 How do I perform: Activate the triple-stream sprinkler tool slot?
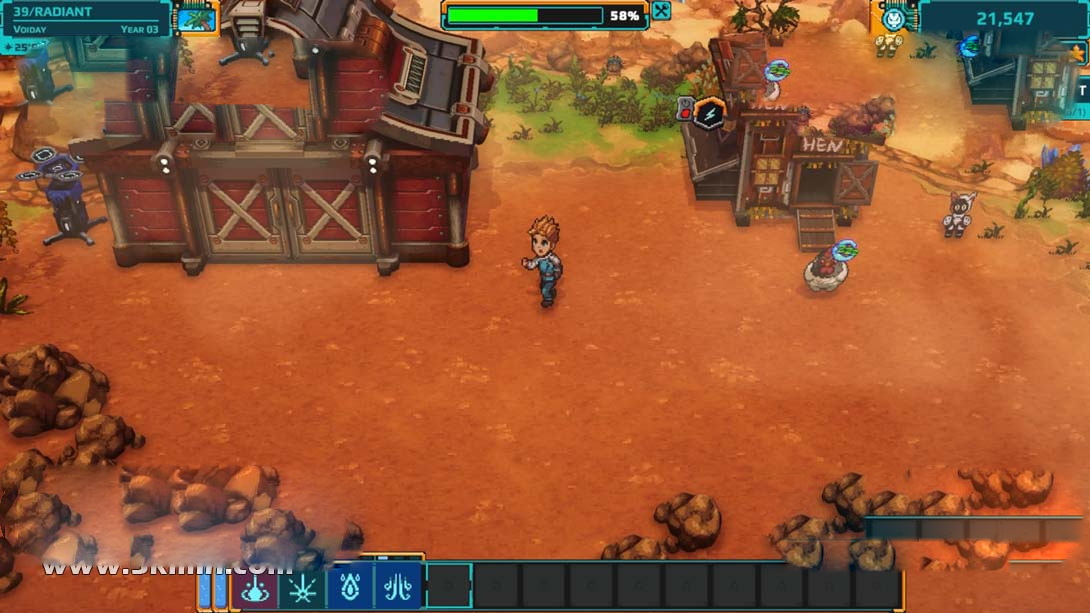click(398, 587)
